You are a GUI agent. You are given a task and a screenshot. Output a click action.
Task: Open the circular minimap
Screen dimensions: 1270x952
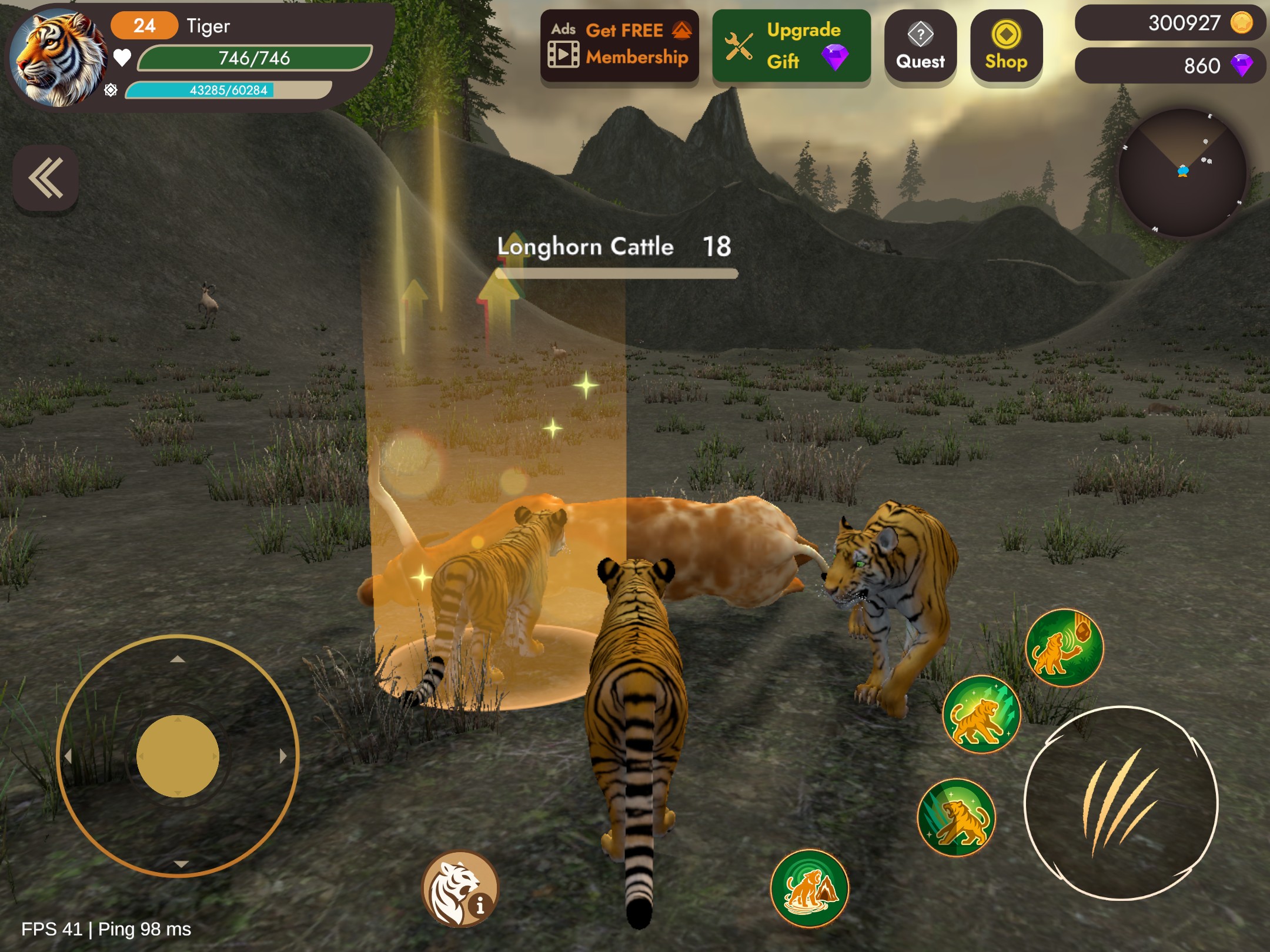(x=1182, y=173)
